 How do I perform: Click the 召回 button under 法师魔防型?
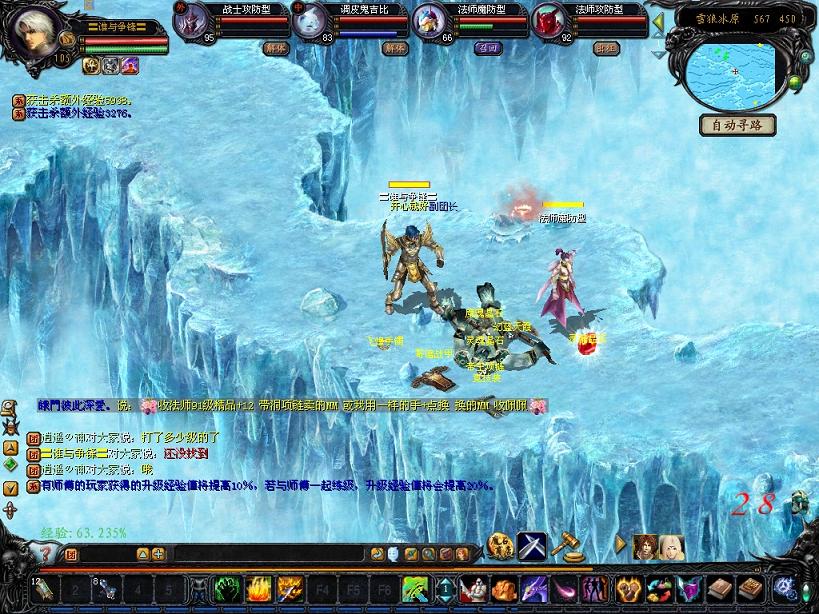pyautogui.click(x=487, y=47)
